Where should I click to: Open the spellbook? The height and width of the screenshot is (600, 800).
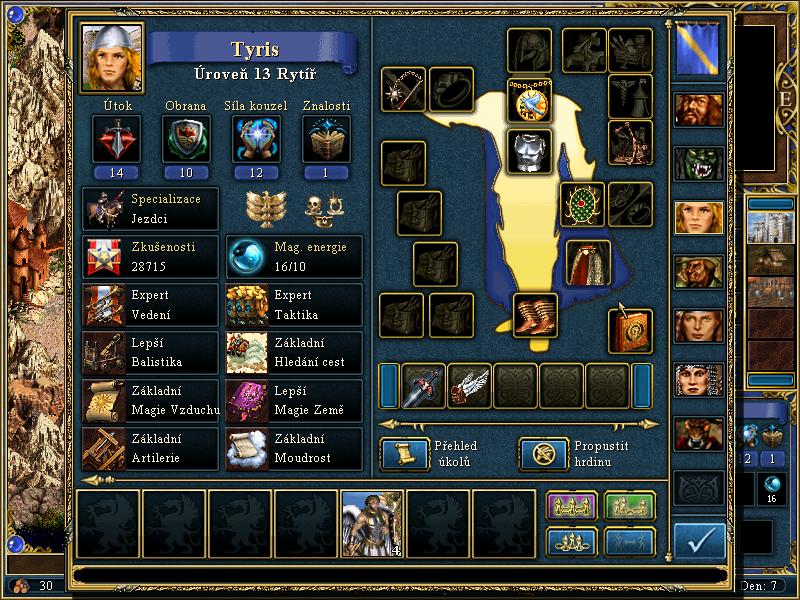click(630, 330)
